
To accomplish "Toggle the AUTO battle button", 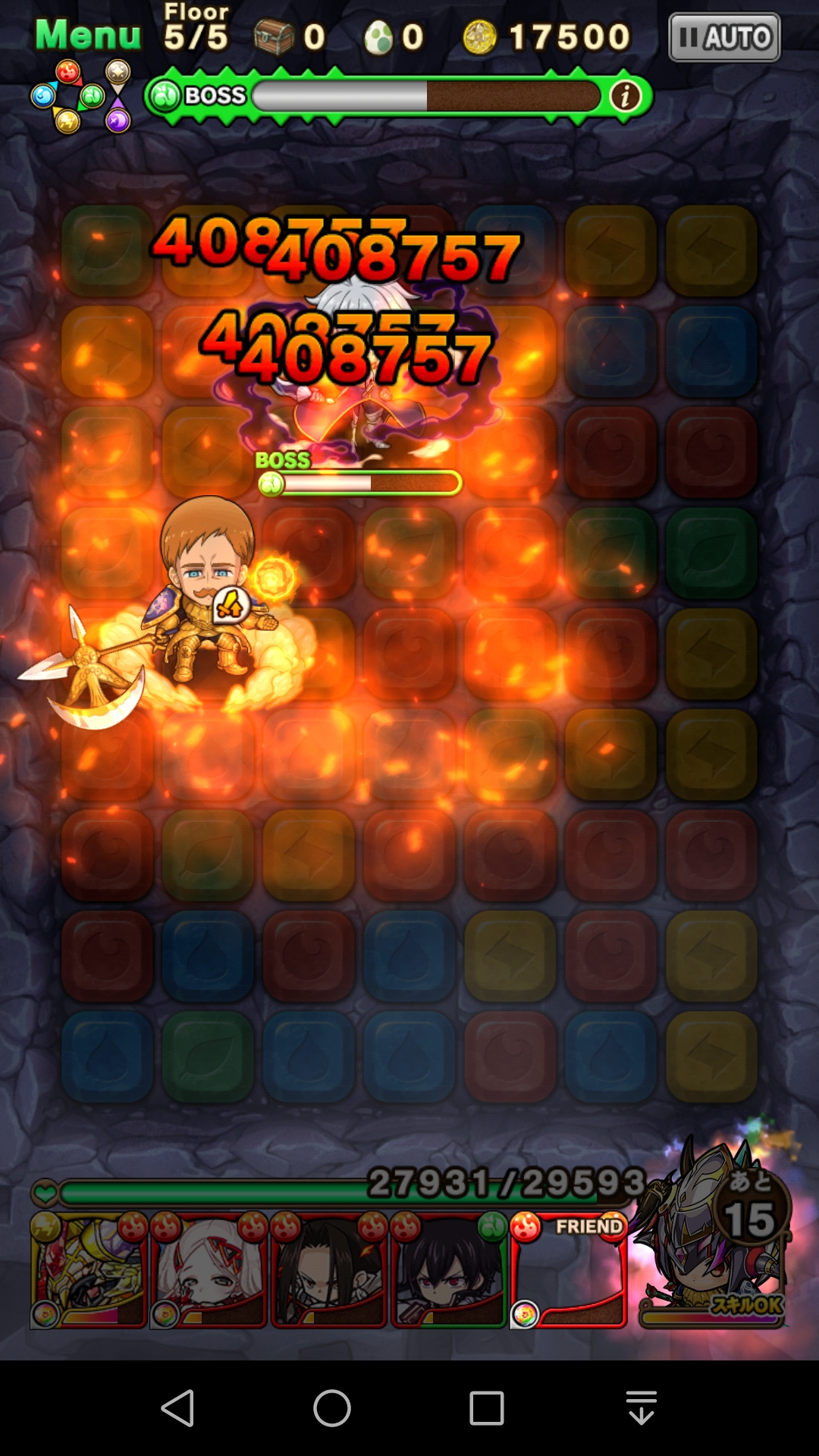I will pos(724,37).
